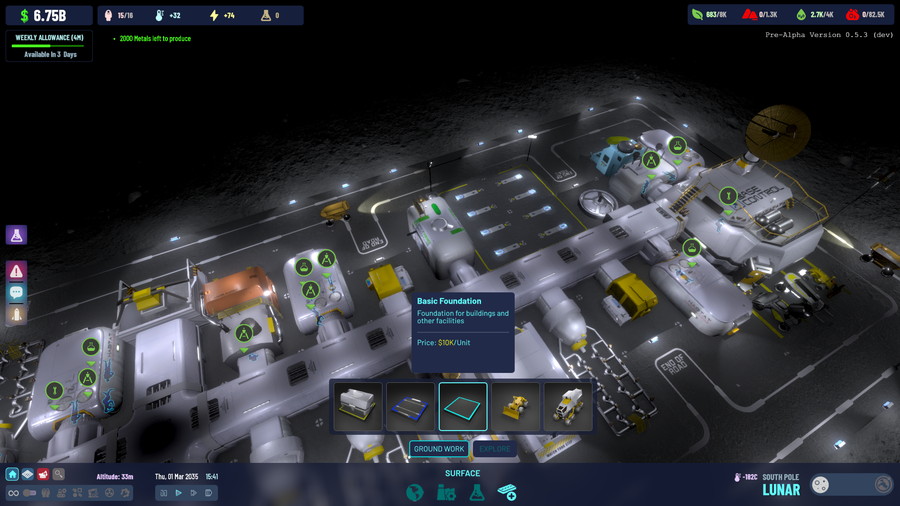This screenshot has width=900, height=506.
Task: Select the white rover truck tile
Action: point(568,406)
